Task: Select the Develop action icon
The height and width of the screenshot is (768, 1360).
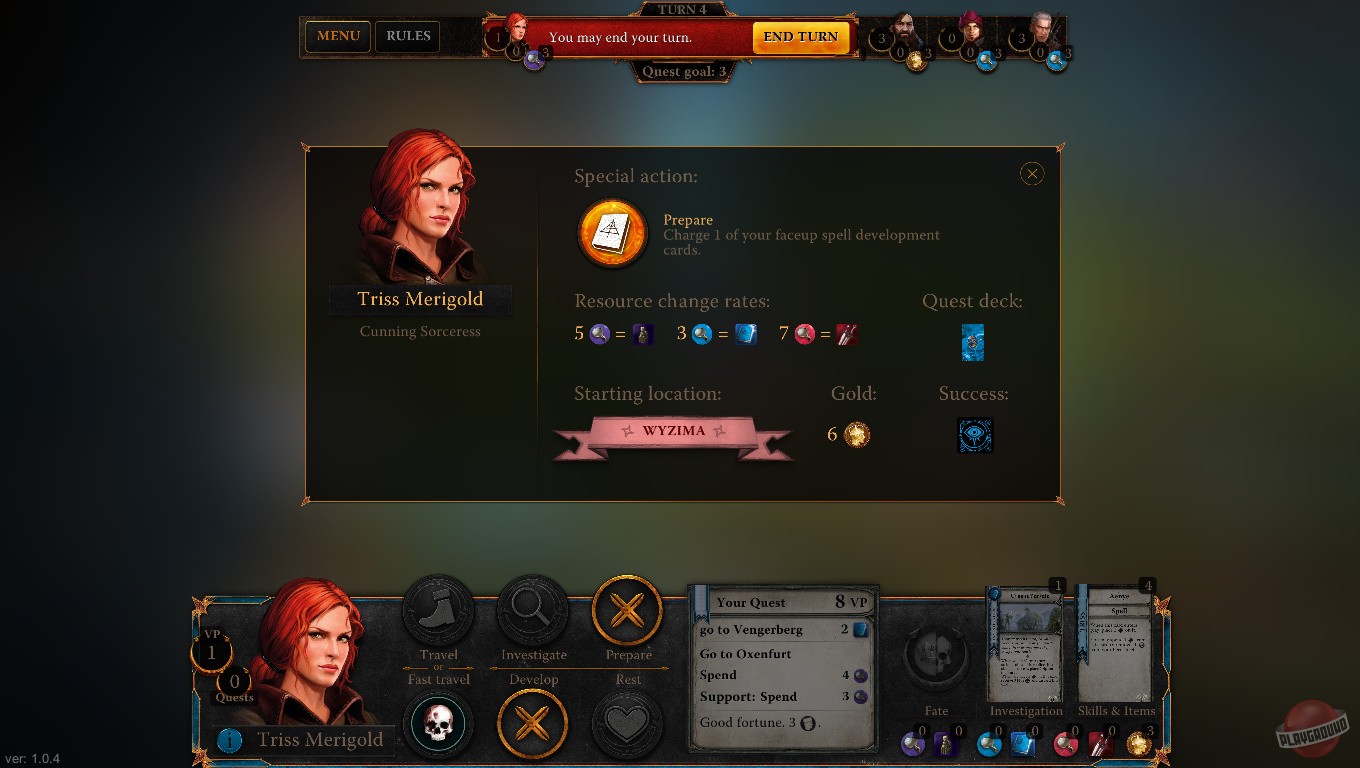Action: tap(533, 722)
